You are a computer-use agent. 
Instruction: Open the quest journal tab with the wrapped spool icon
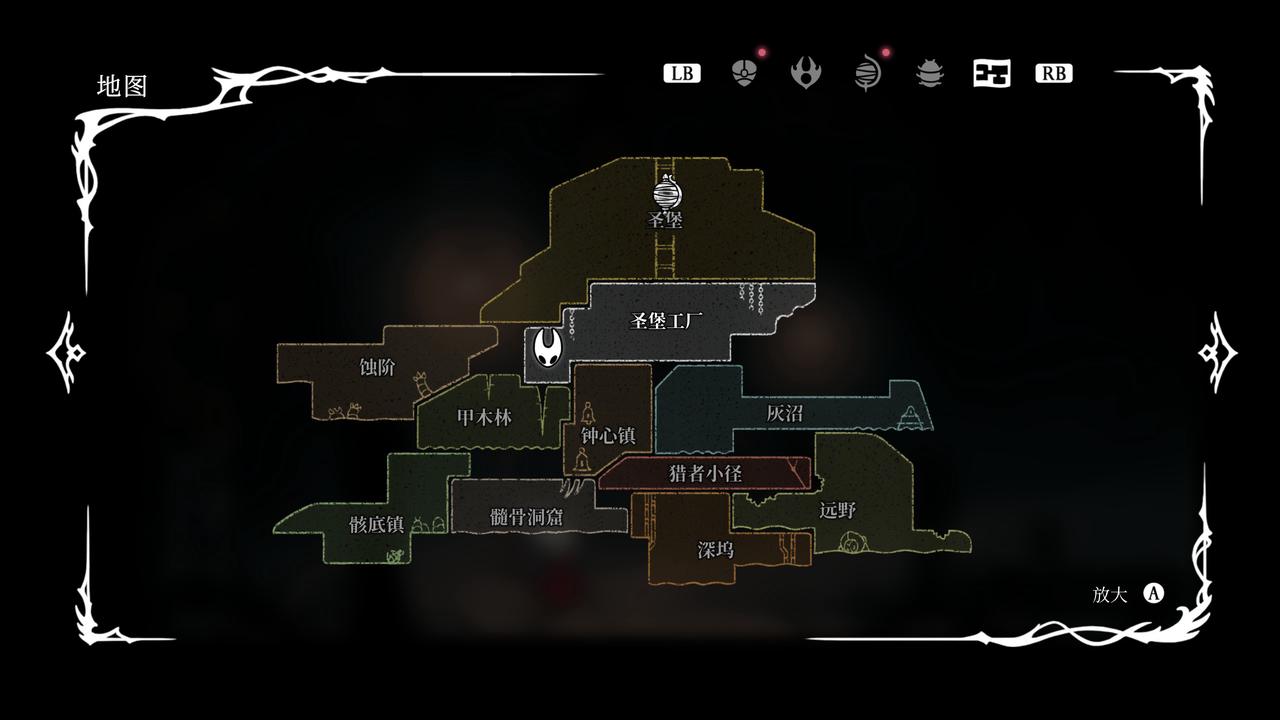pos(868,73)
